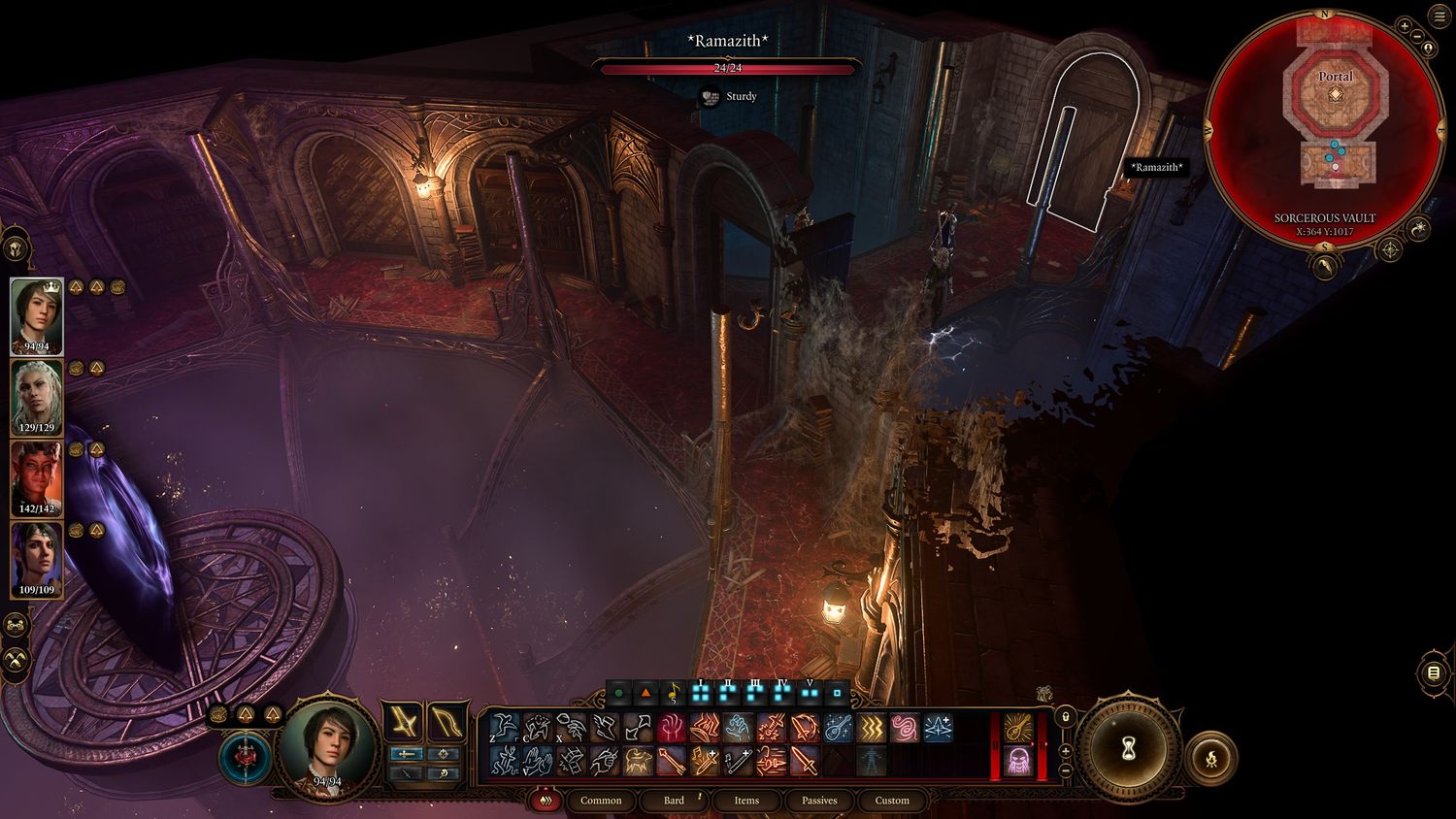
Task: Equip the melee weapon set icon
Action: [402, 722]
